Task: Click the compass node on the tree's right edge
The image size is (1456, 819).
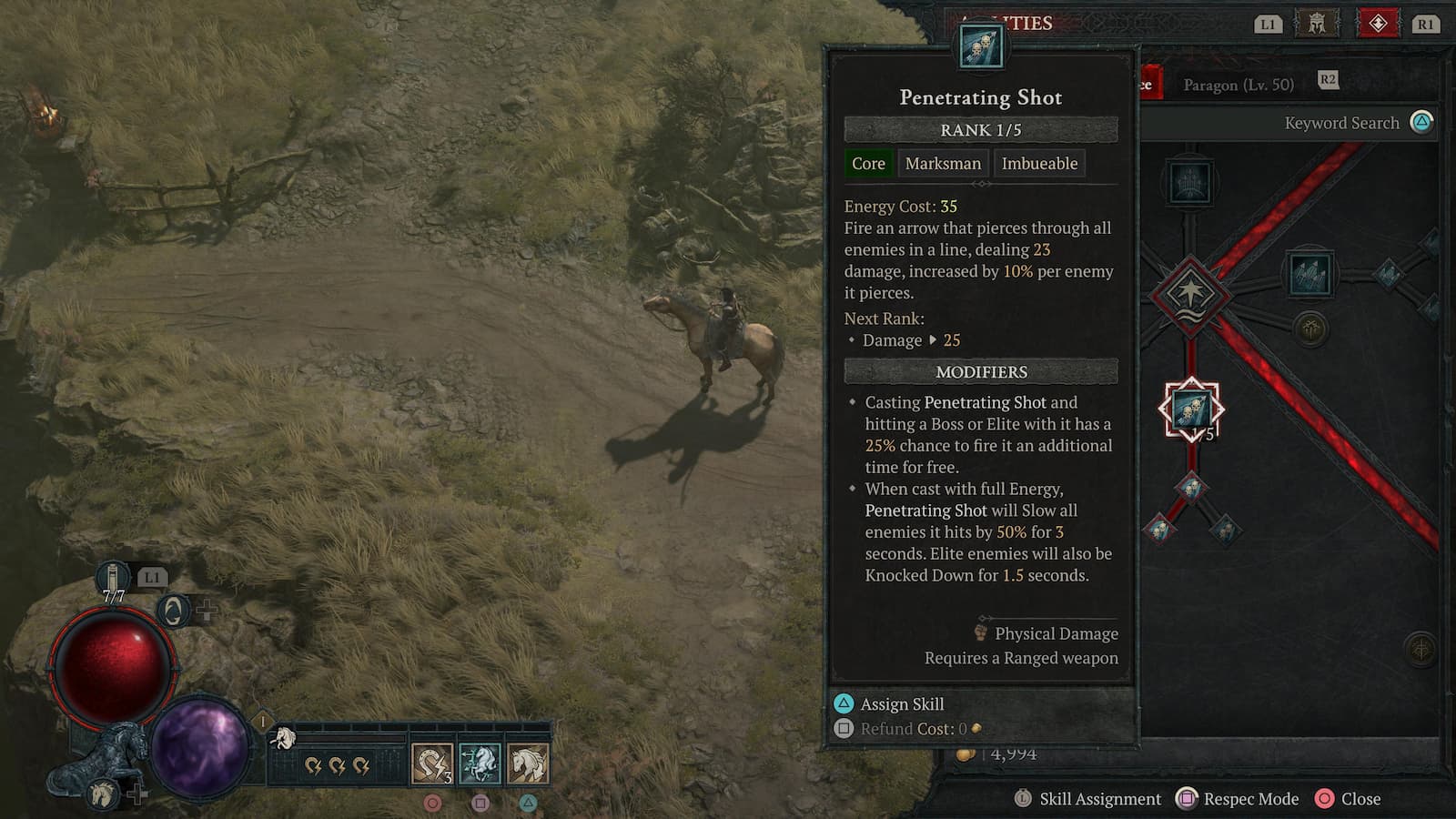Action: 1420,651
